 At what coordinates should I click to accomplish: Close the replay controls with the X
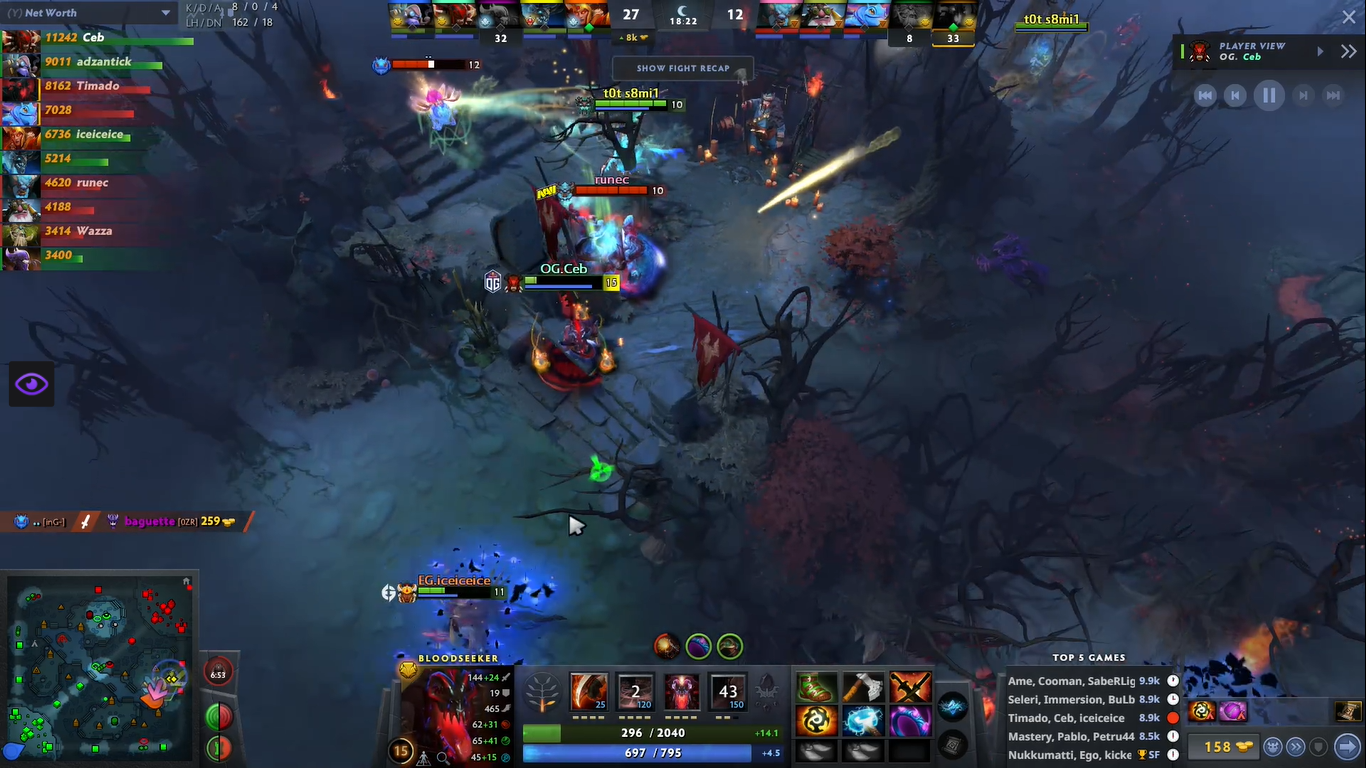(1348, 17)
